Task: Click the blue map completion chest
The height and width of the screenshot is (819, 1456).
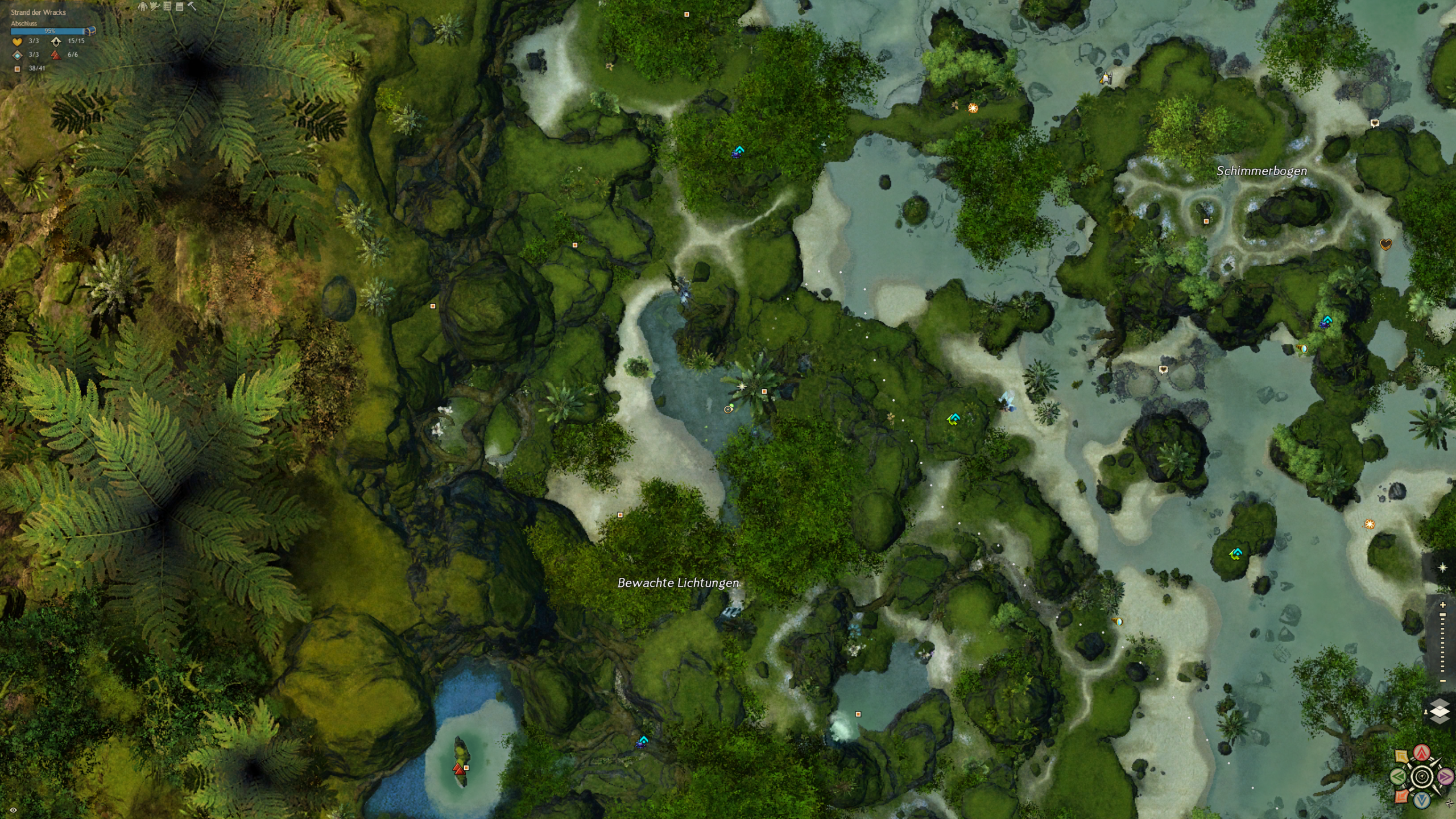Action: pos(90,31)
